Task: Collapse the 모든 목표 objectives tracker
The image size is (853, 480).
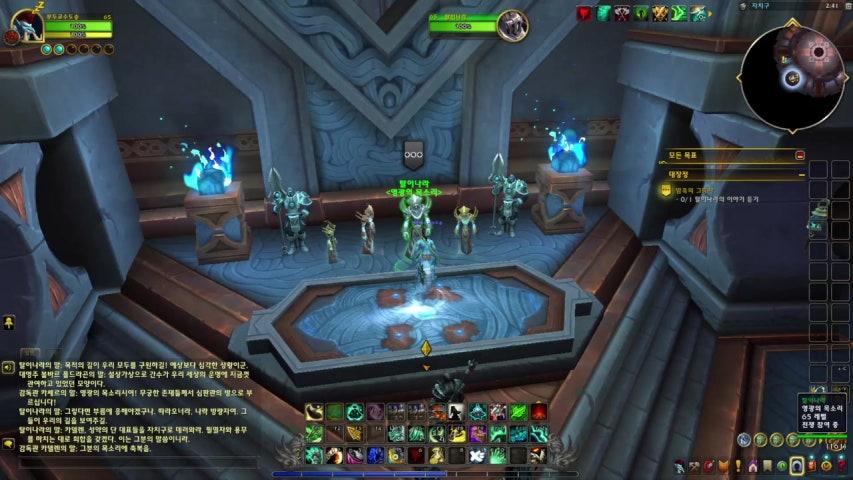Action: pos(800,155)
